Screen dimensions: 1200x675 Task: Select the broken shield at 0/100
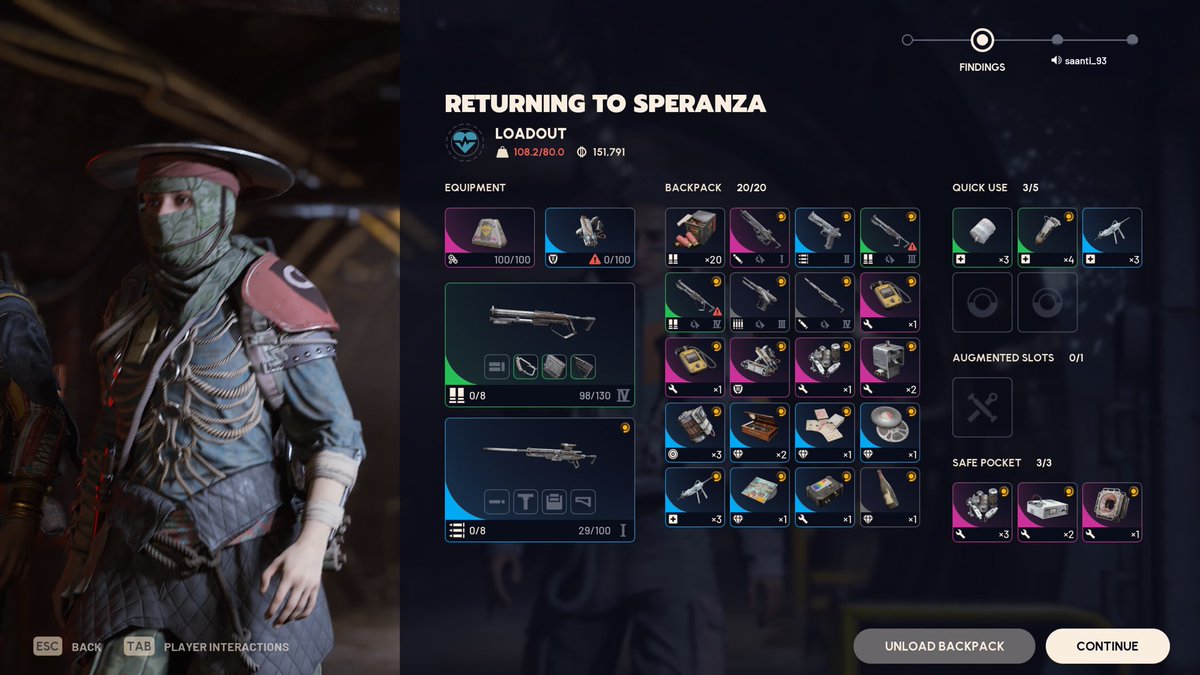589,238
